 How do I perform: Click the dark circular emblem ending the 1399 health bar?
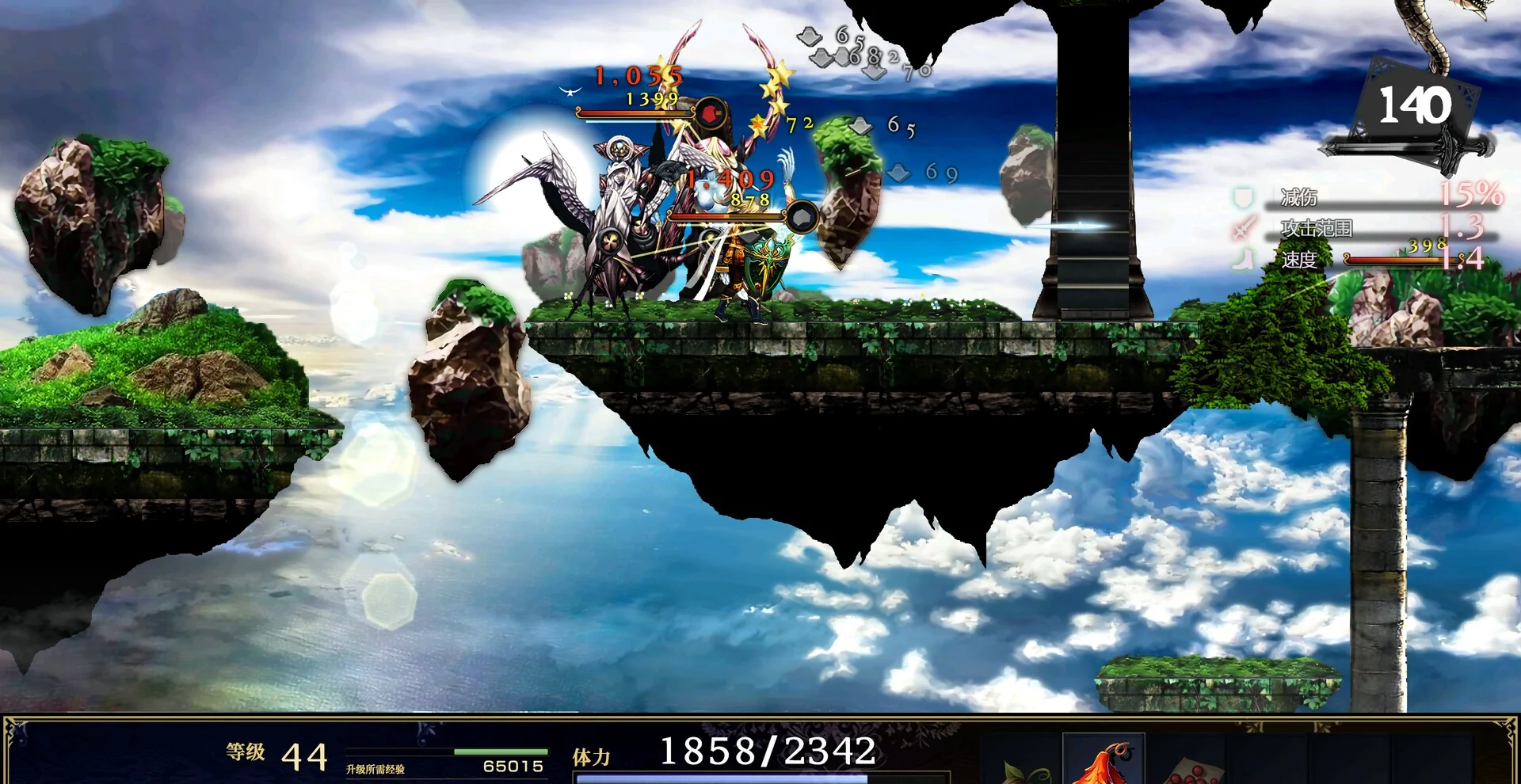pos(711,112)
